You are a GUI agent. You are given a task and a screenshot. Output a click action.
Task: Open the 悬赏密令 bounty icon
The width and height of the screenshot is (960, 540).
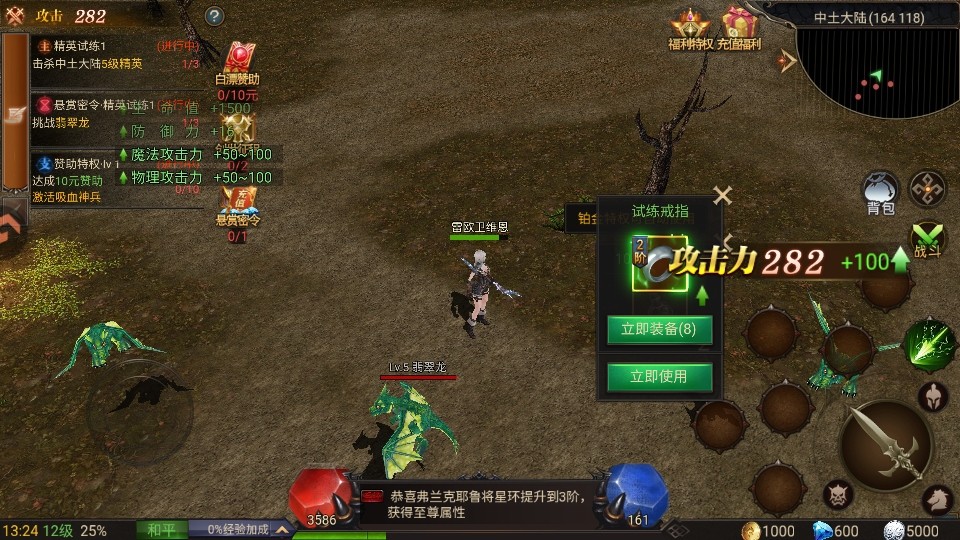coord(238,210)
